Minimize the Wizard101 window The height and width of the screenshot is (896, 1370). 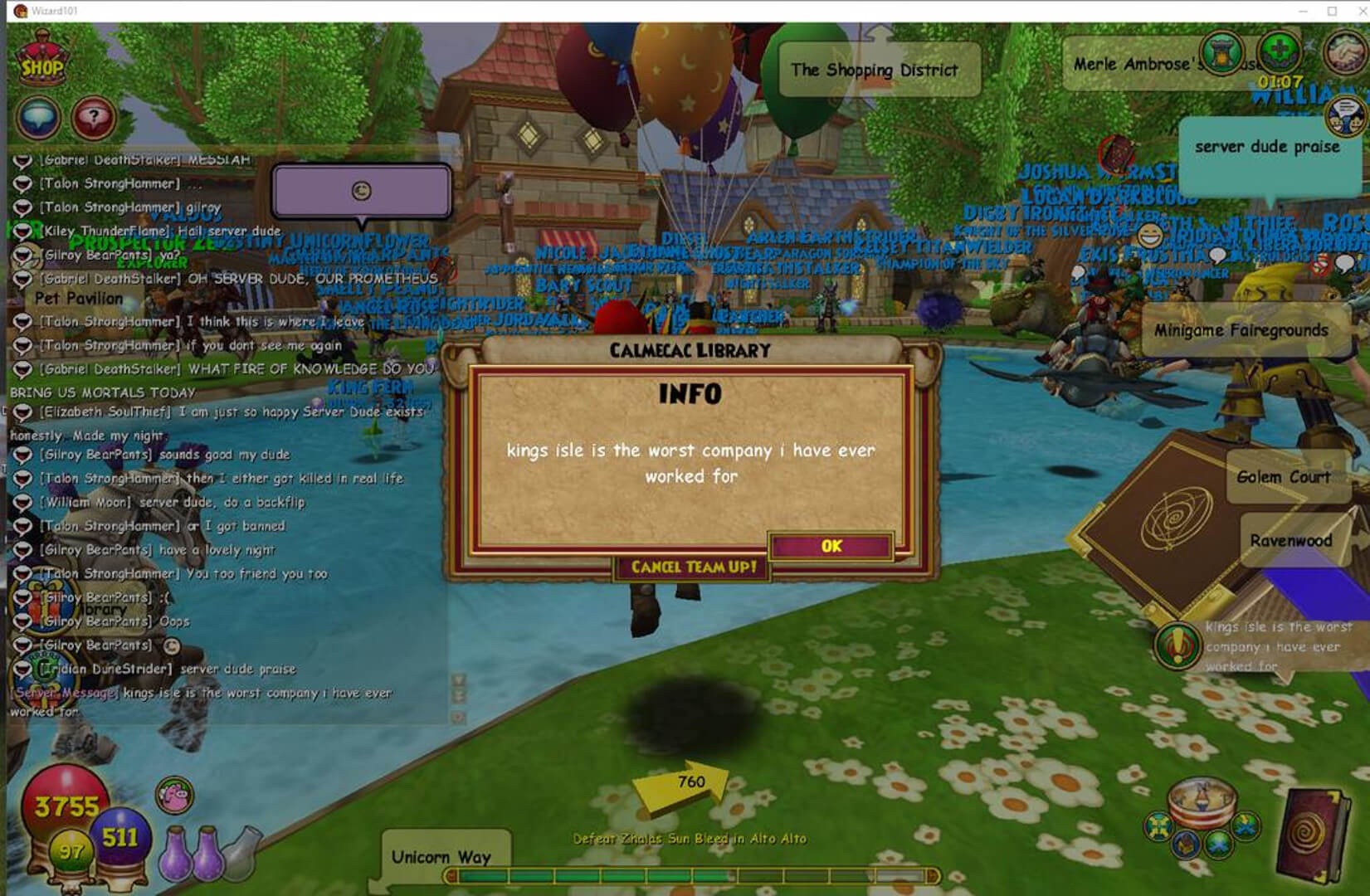click(x=1303, y=11)
